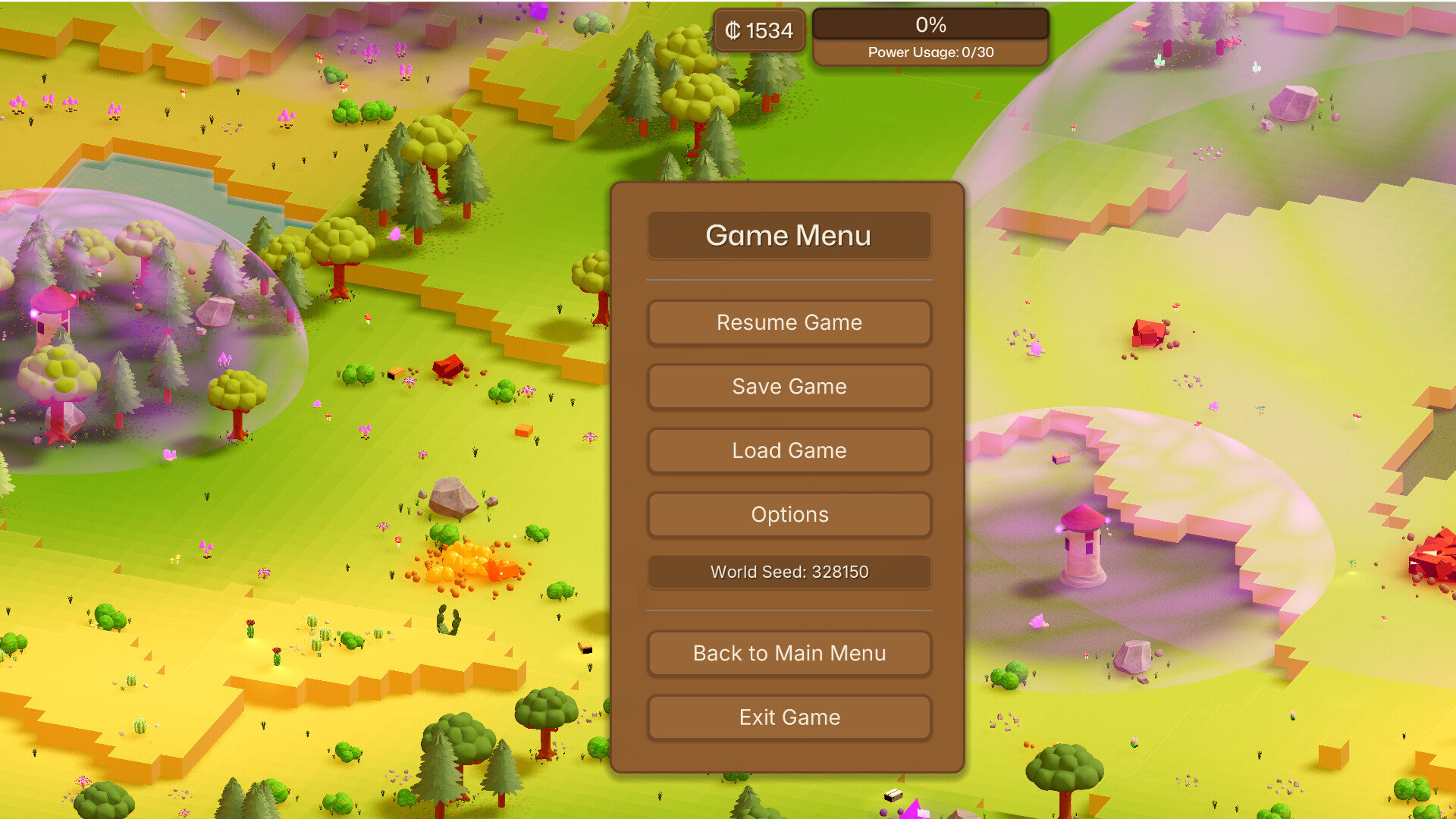Click the Power Usage progress bar at 0%
Image resolution: width=1456 pixels, height=819 pixels.
coord(931,25)
